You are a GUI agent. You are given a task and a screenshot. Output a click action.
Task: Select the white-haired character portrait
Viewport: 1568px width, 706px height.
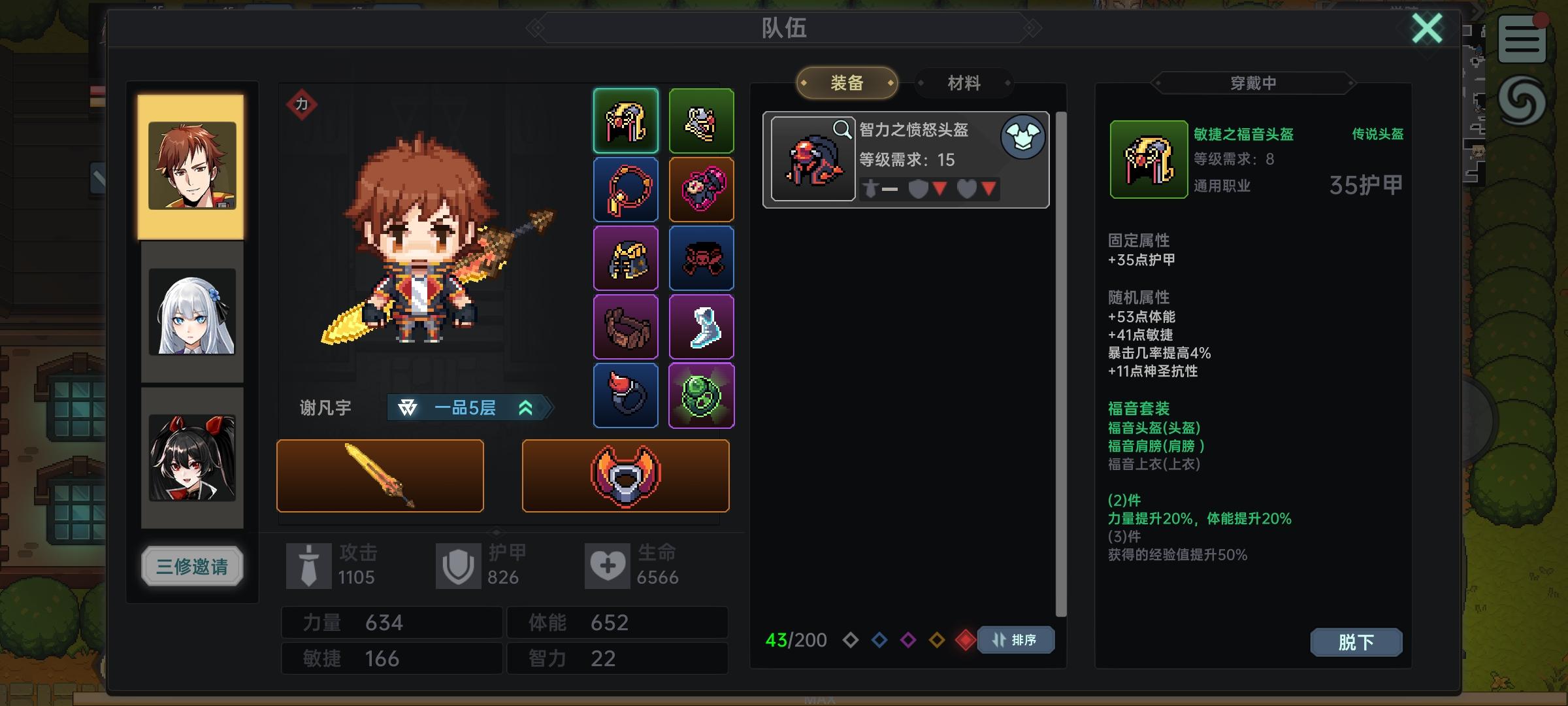tap(191, 312)
